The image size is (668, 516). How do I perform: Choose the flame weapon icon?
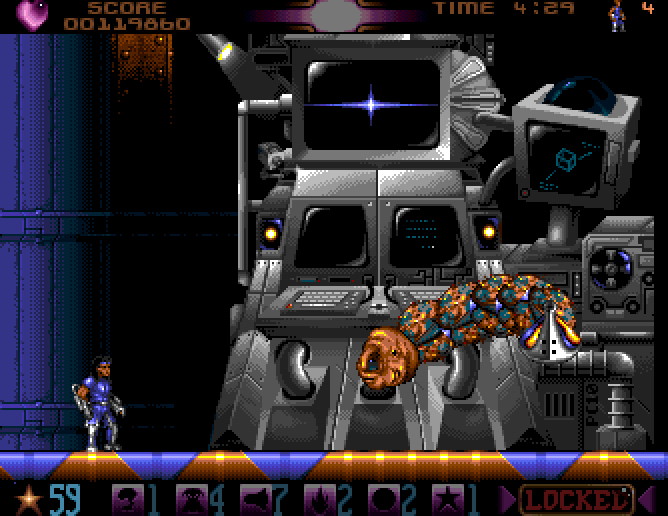click(x=317, y=497)
